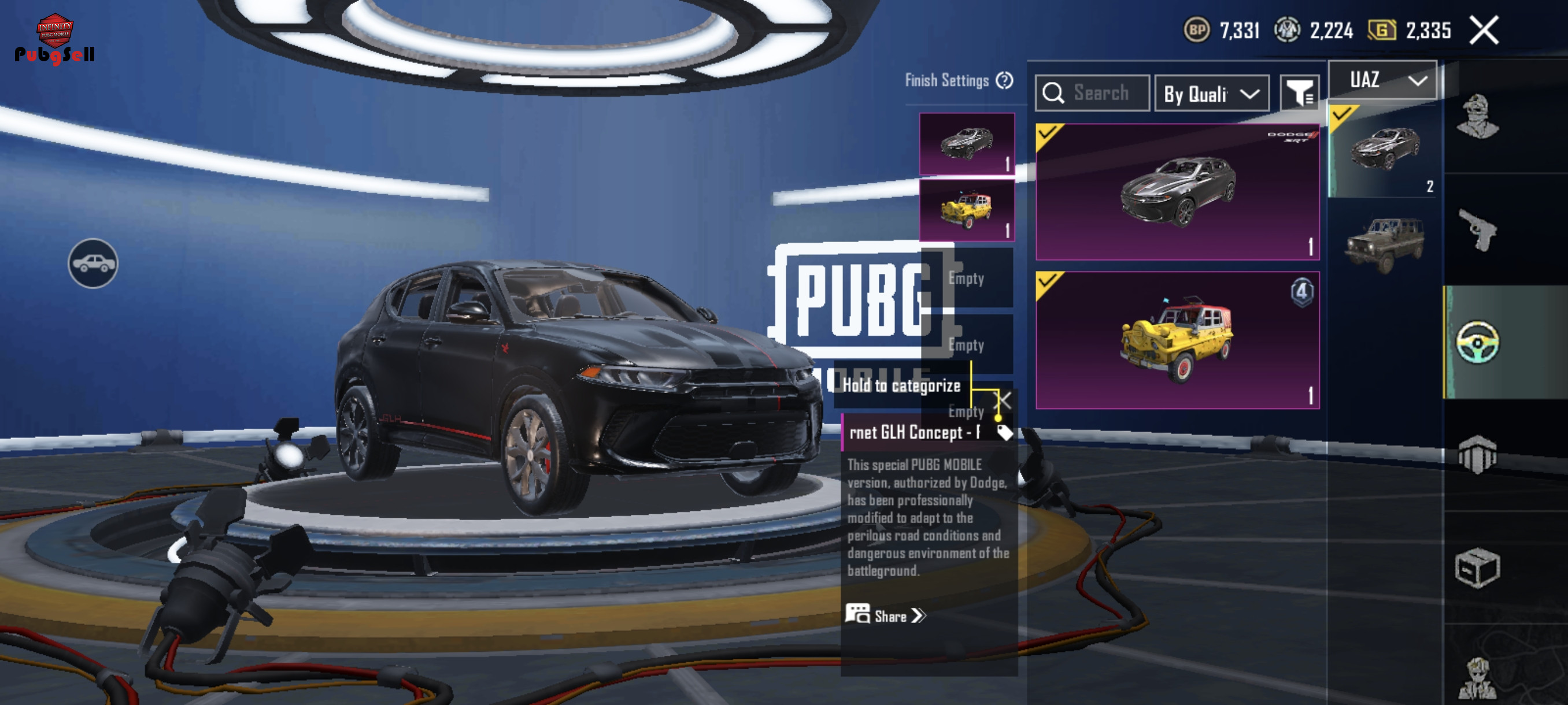Image resolution: width=1568 pixels, height=705 pixels.
Task: Select the black car Finish Settings slot
Action: pos(966,143)
